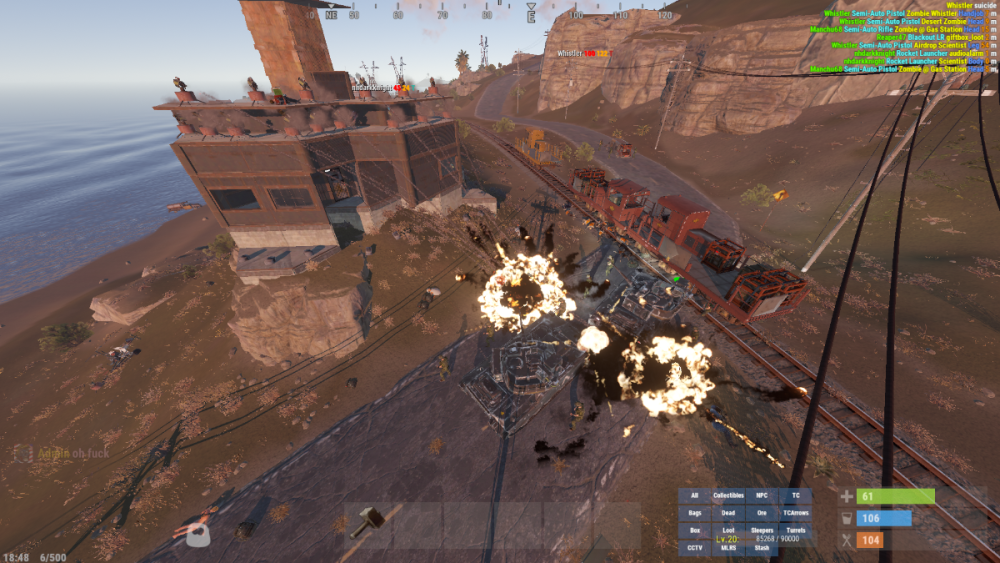Toggle the All filter button
The image size is (1000, 563).
click(x=695, y=496)
